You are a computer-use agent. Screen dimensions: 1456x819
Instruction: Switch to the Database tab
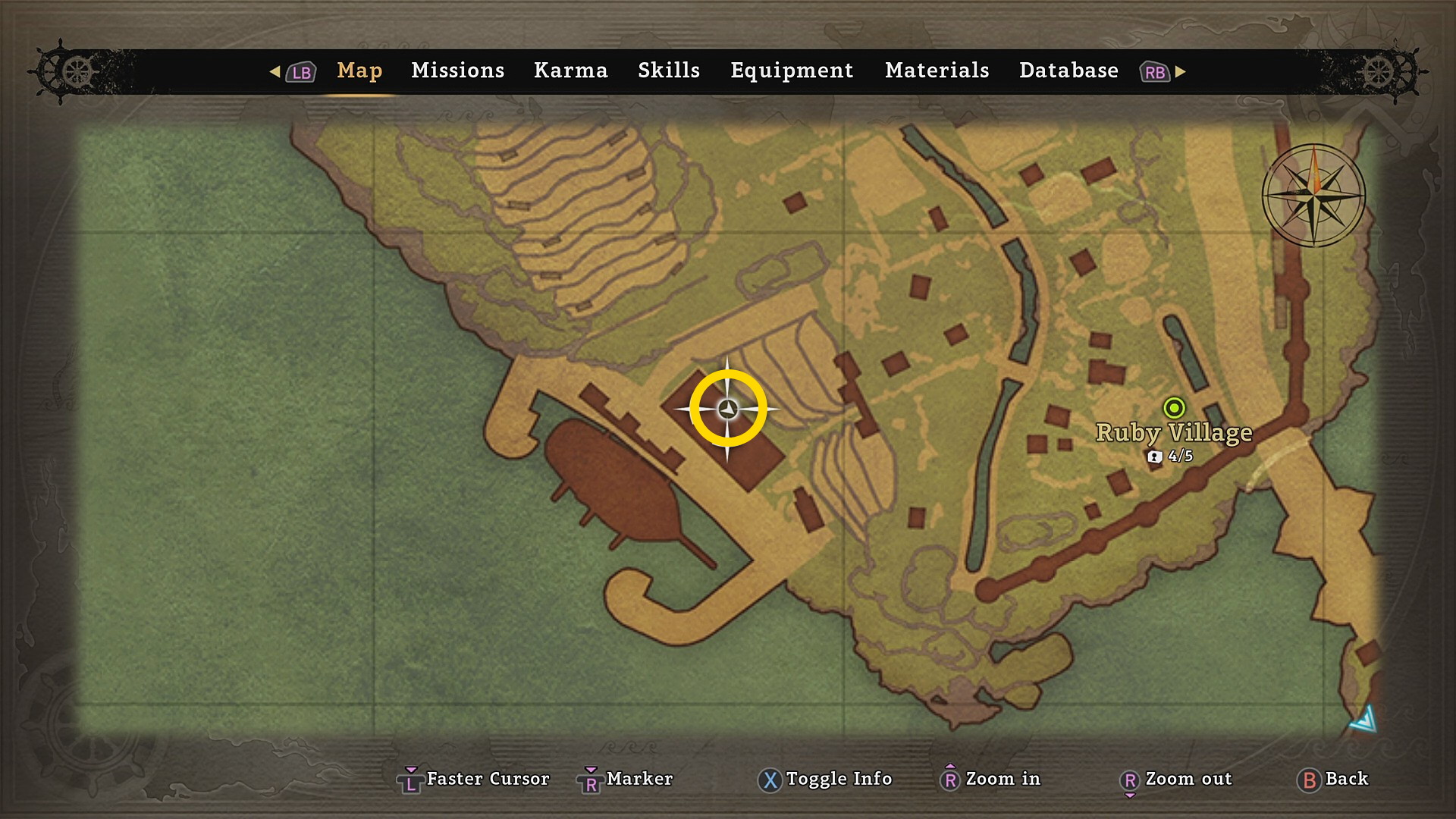coord(1068,71)
